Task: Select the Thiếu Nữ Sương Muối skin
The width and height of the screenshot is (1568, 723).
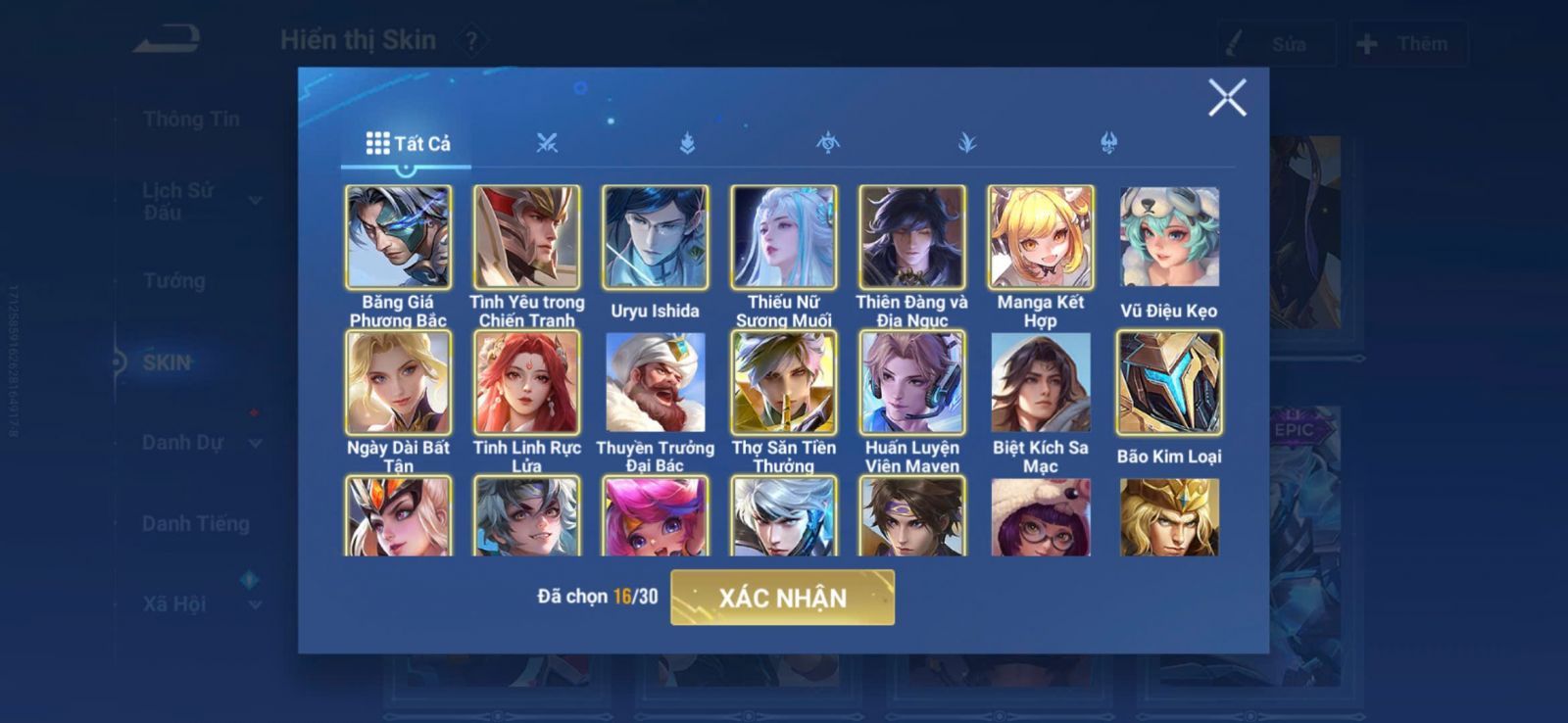Action: [x=783, y=237]
